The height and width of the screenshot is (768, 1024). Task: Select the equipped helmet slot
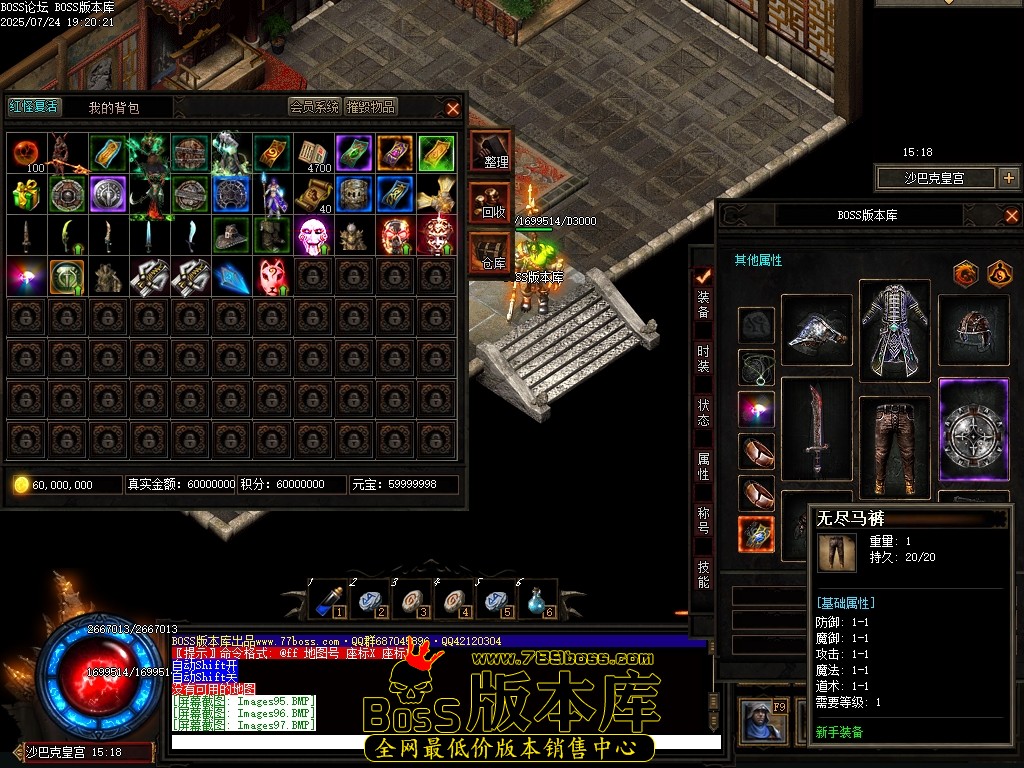973,330
